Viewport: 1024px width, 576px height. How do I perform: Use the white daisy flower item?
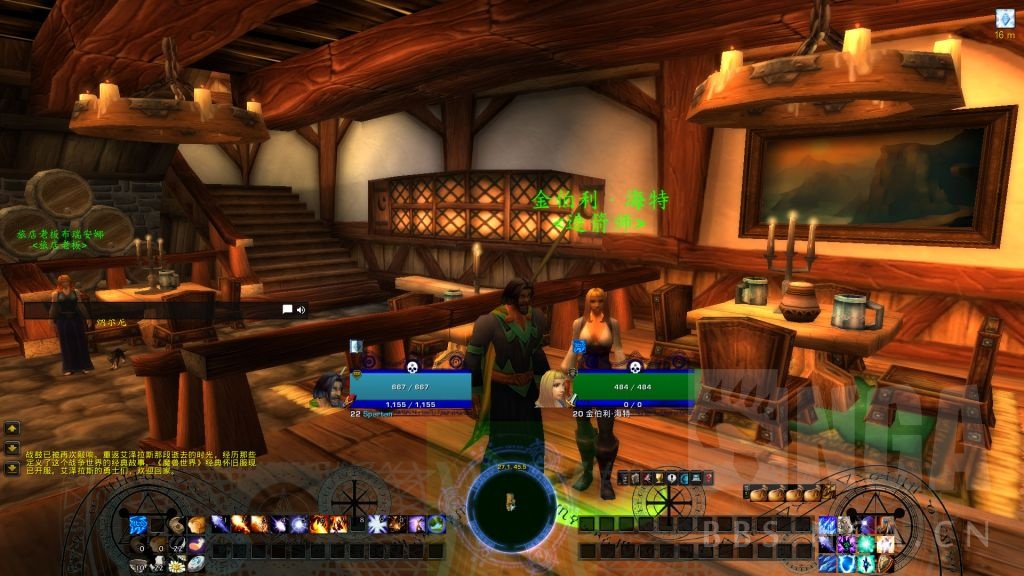coord(177,565)
